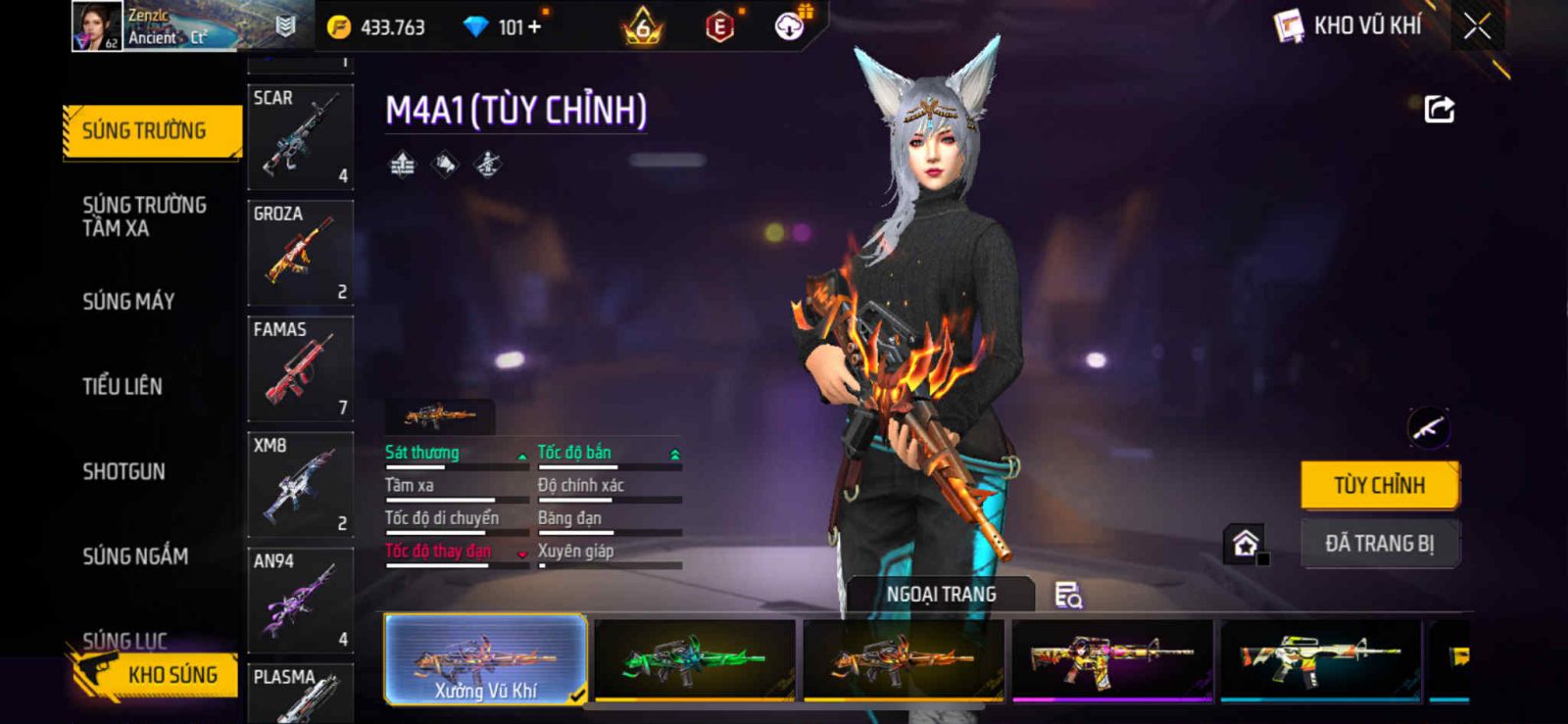This screenshot has width=1568, height=724.
Task: Pick the FAMAS weapon tile
Action: tap(300, 367)
